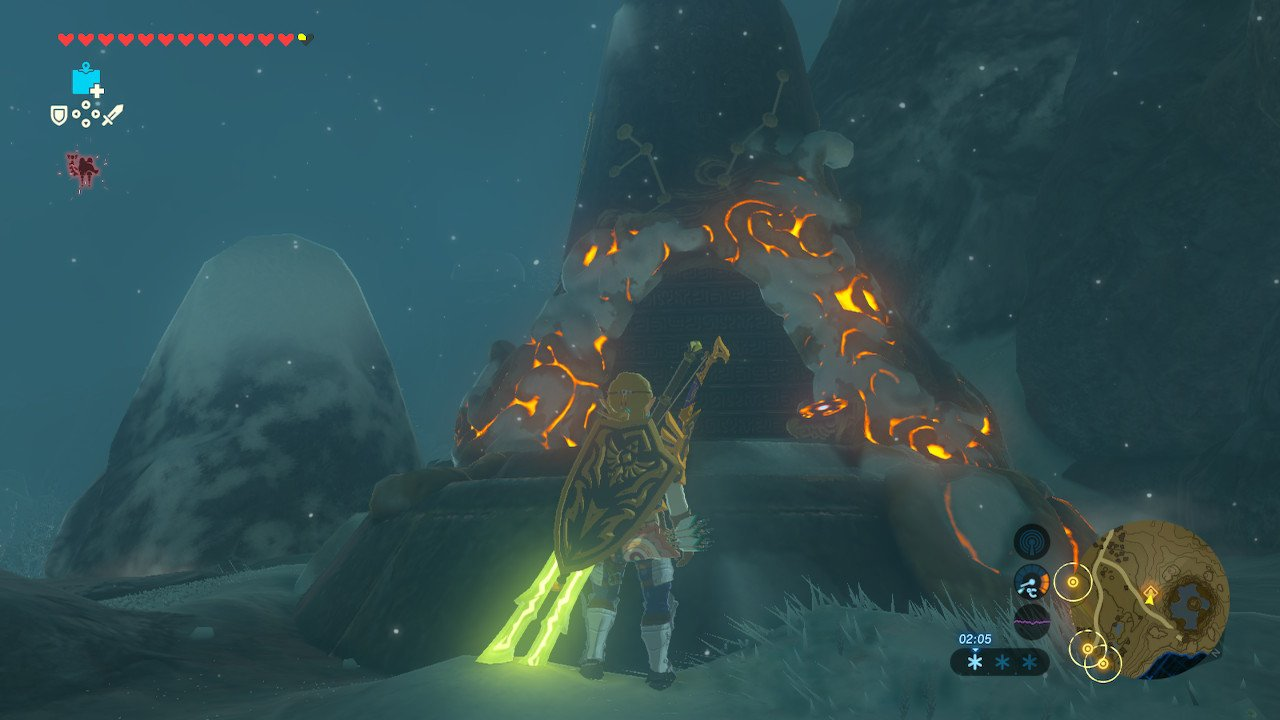Select the blue Stasis+ rune icon
The image size is (1280, 720).
[86, 80]
